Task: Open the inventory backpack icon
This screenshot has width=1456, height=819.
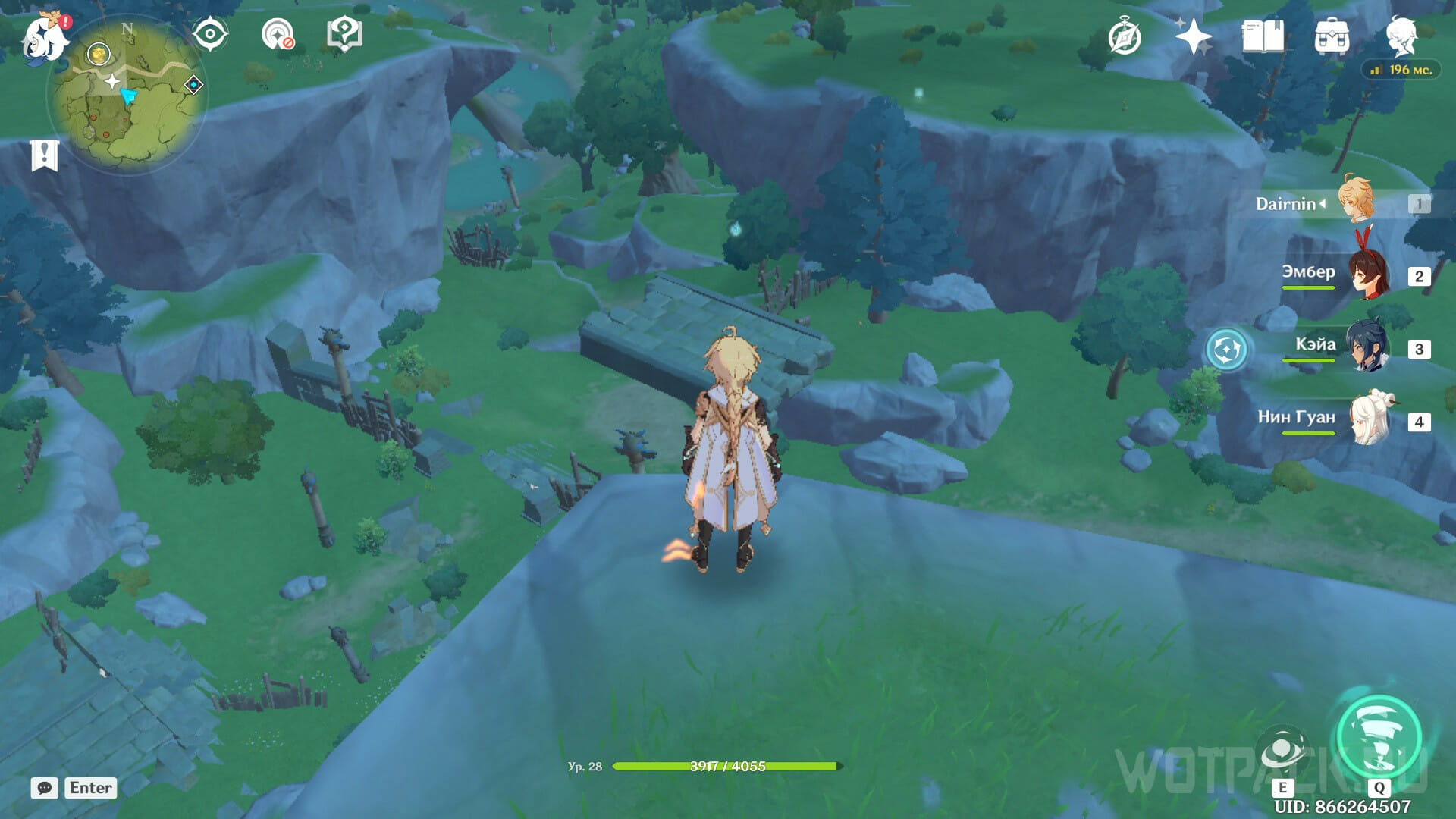Action: [1332, 36]
